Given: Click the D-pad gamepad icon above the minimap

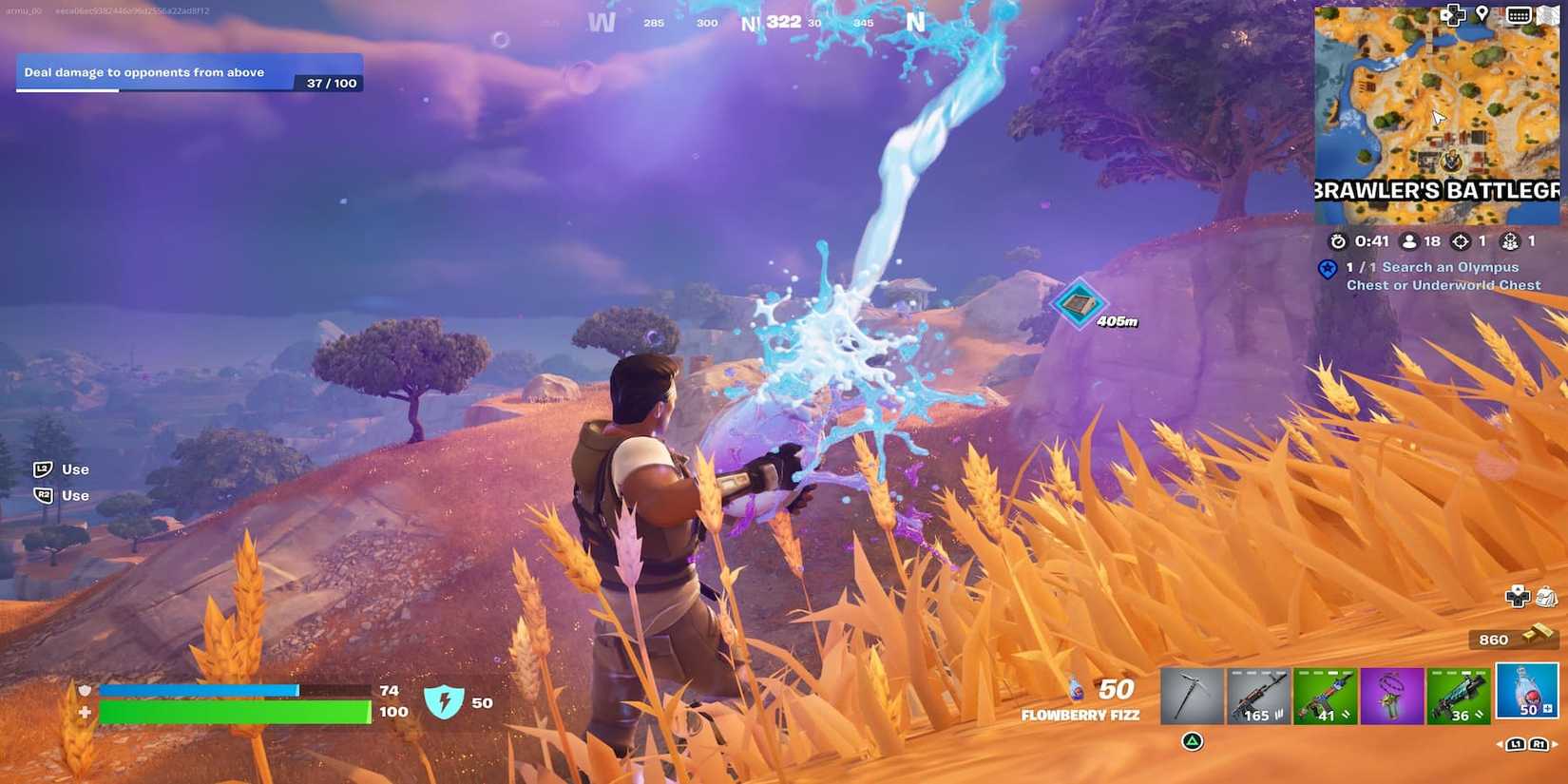Looking at the screenshot, I should [1453, 15].
